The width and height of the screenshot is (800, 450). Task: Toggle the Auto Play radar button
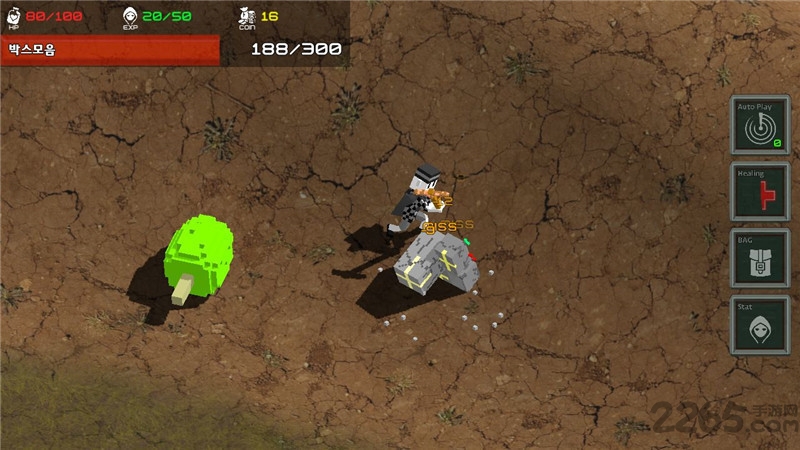tap(760, 125)
